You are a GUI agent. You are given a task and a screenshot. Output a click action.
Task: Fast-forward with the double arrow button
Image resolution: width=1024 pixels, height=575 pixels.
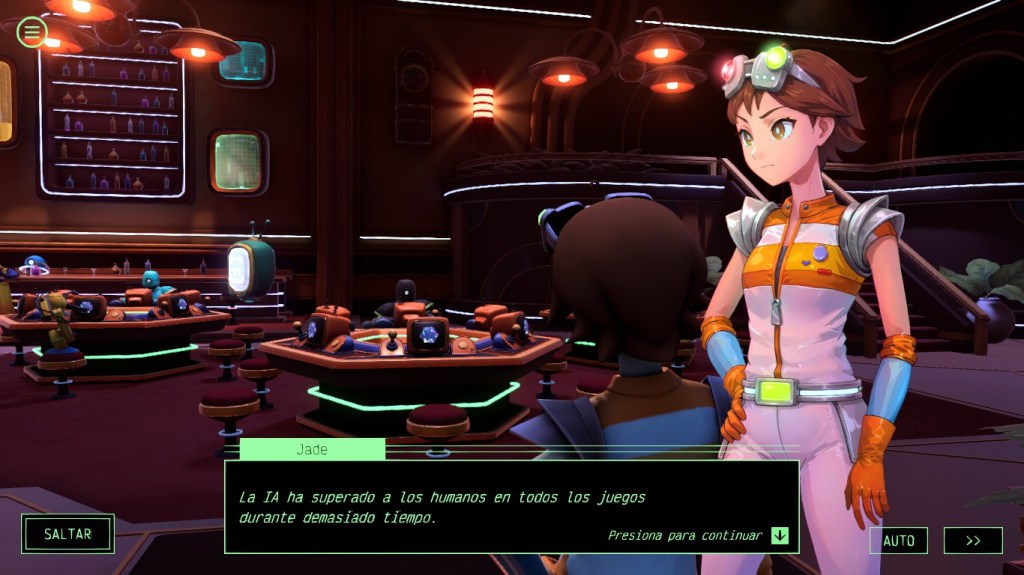coord(972,540)
